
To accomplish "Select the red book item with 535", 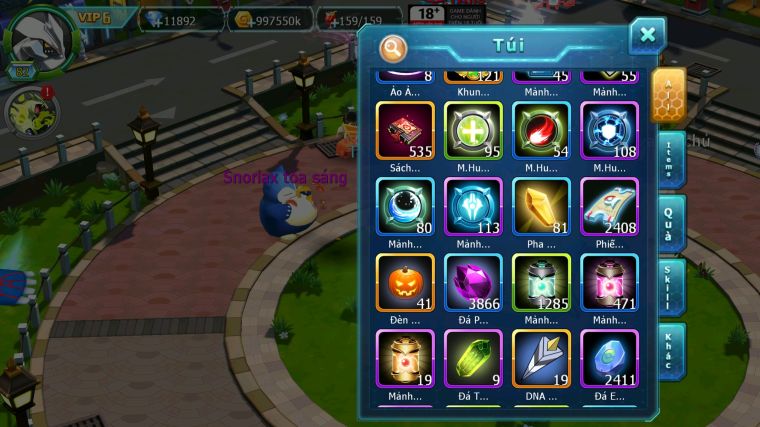I will pos(405,132).
